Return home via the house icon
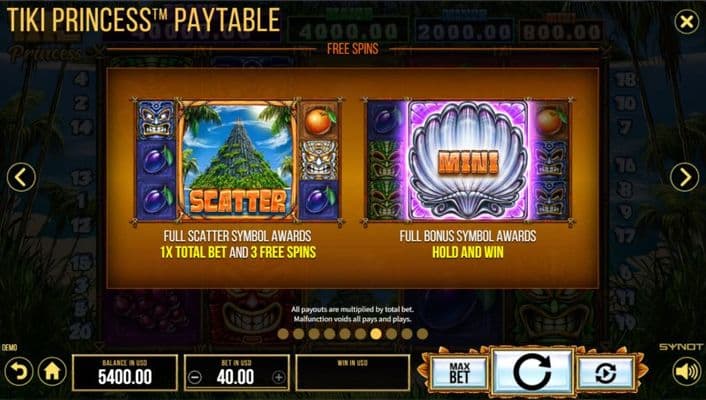Image resolution: width=706 pixels, height=400 pixels. pos(52,373)
